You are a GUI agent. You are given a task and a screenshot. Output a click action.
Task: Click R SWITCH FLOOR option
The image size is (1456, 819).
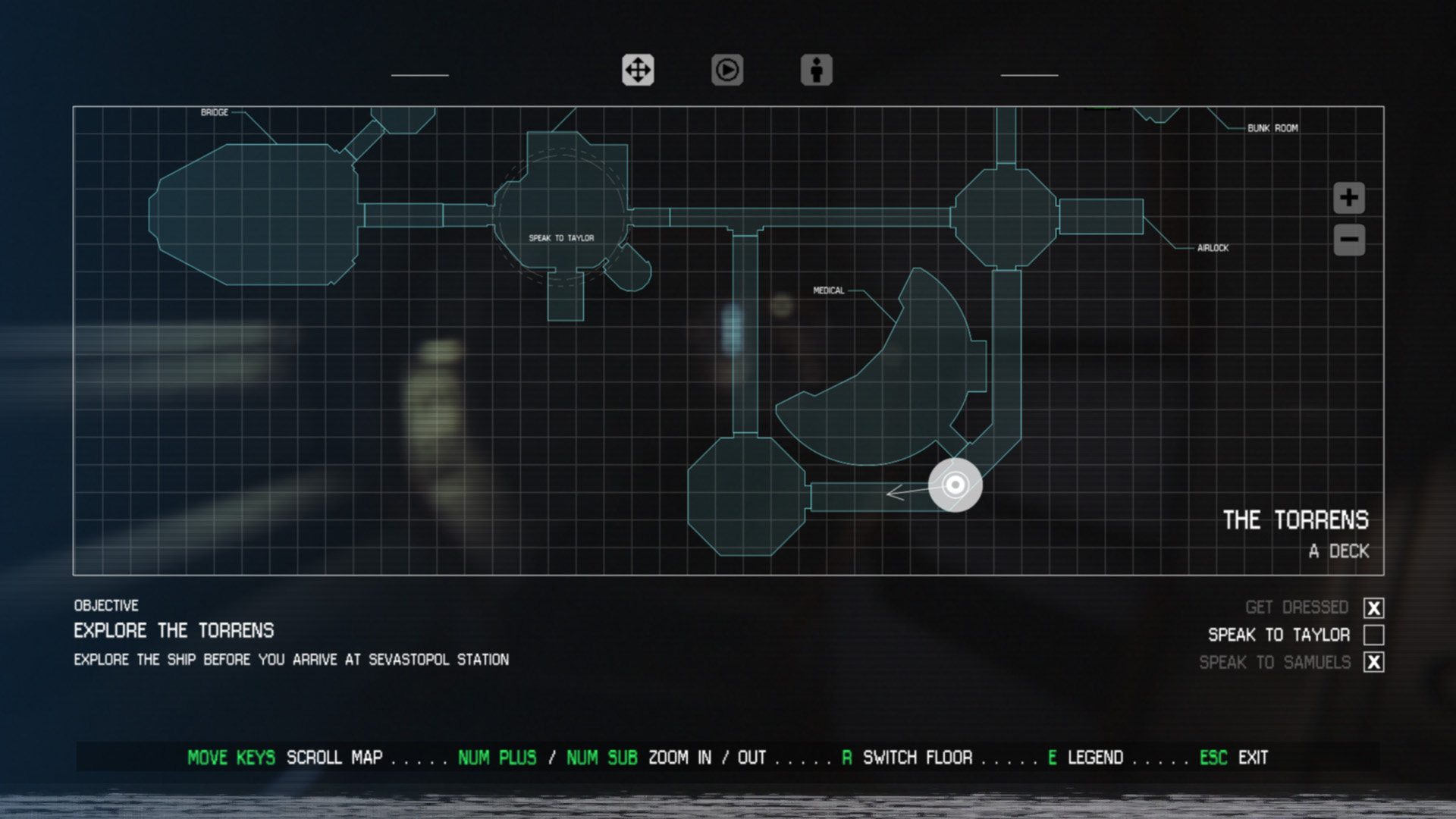[906, 758]
